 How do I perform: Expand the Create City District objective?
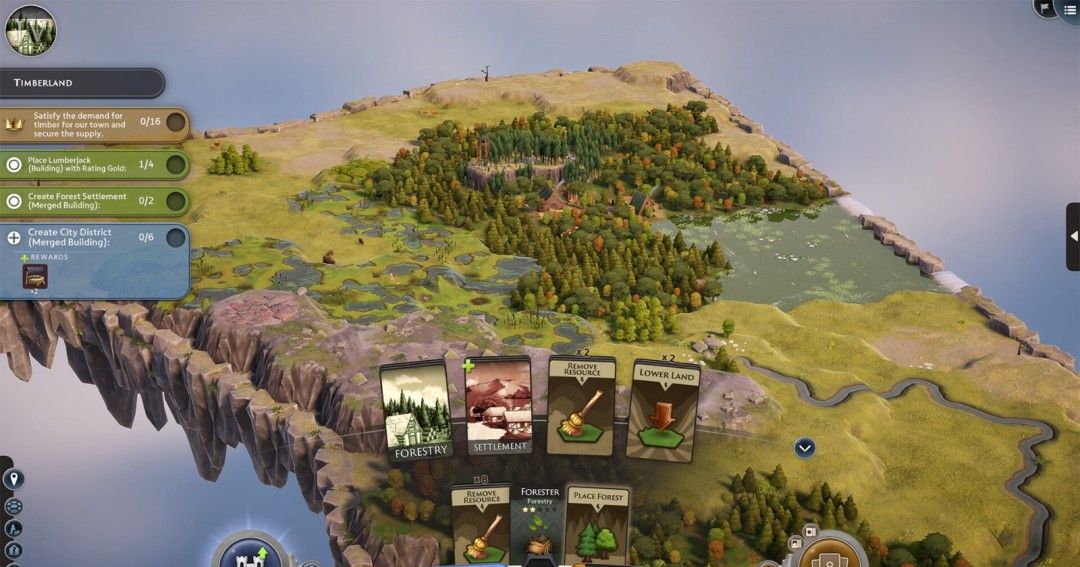click(x=13, y=238)
